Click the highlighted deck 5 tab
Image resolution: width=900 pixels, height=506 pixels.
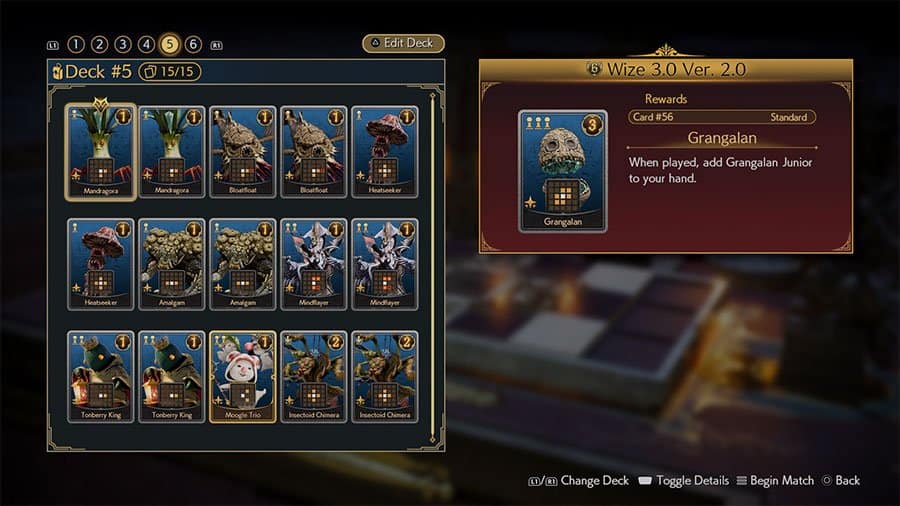coord(170,44)
